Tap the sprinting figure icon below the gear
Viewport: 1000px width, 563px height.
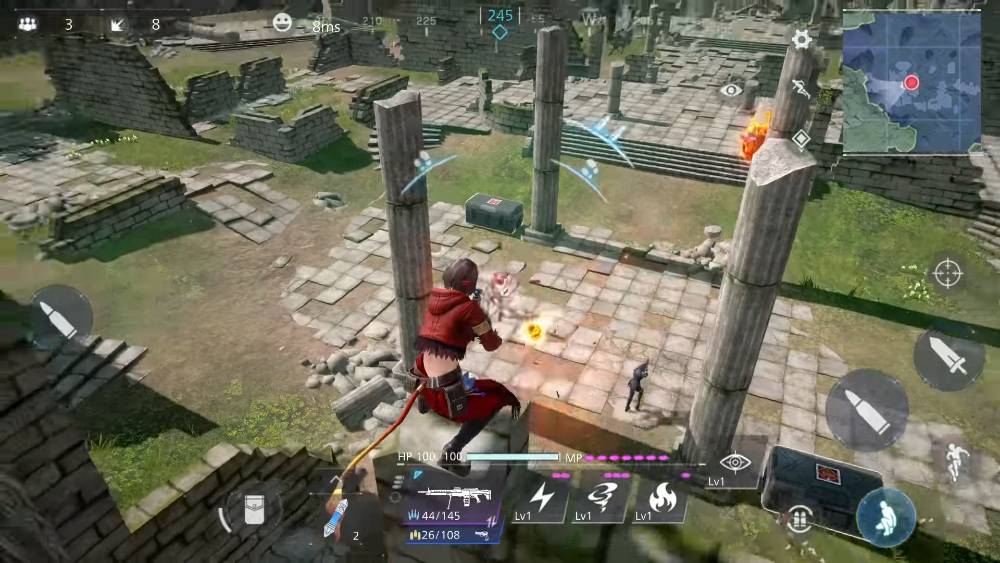[x=800, y=88]
